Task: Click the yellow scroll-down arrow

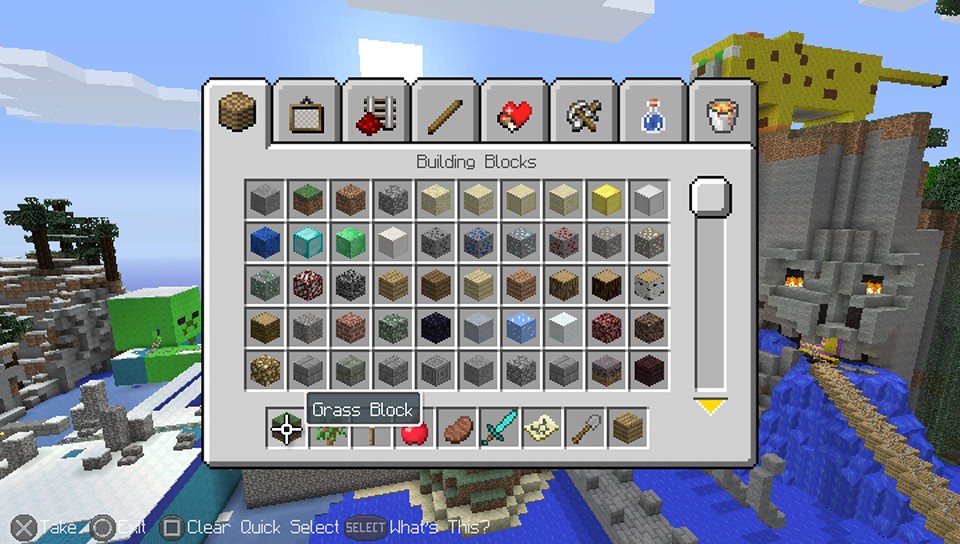Action: click(710, 406)
